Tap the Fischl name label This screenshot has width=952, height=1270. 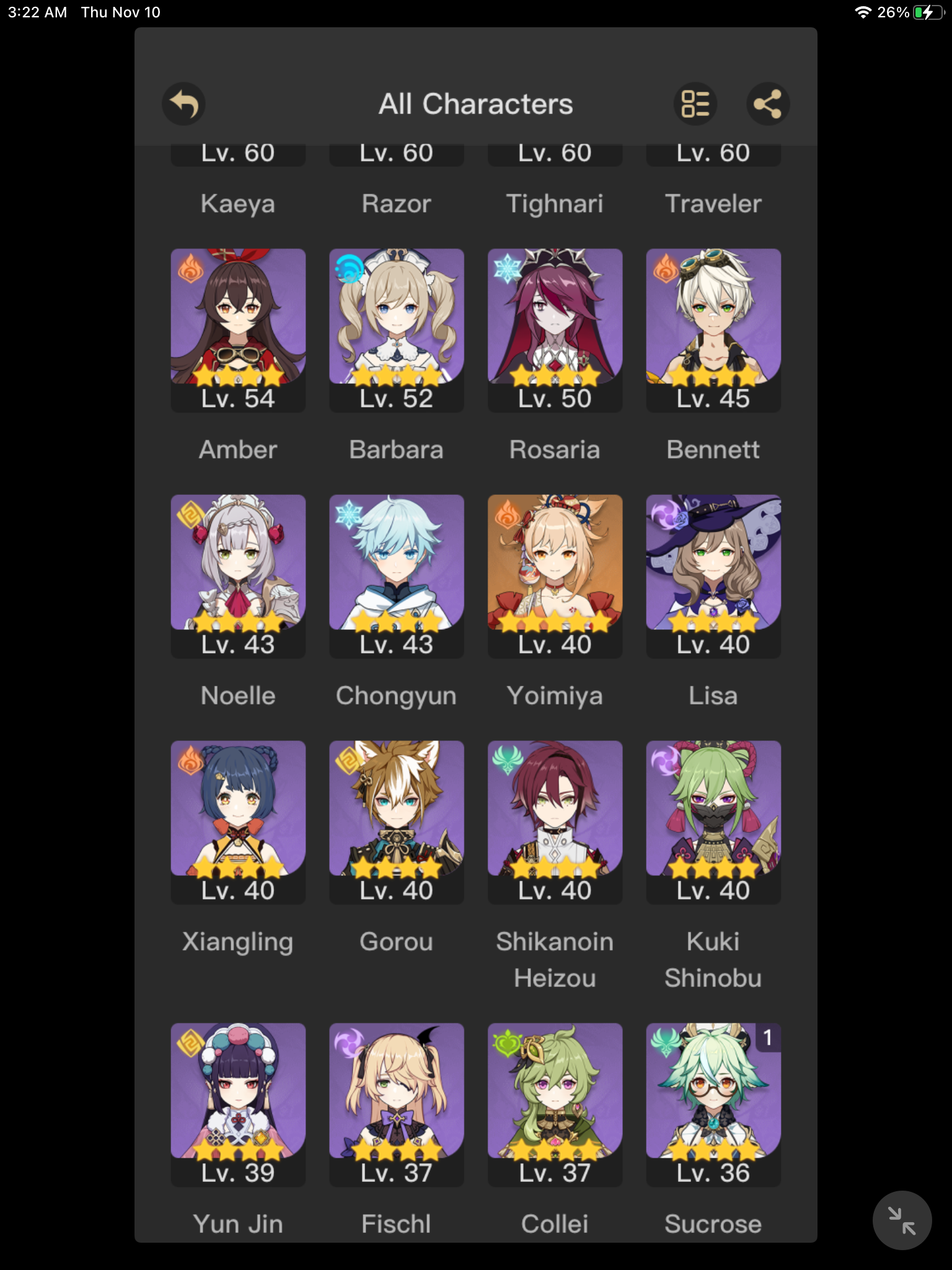[x=396, y=1222]
